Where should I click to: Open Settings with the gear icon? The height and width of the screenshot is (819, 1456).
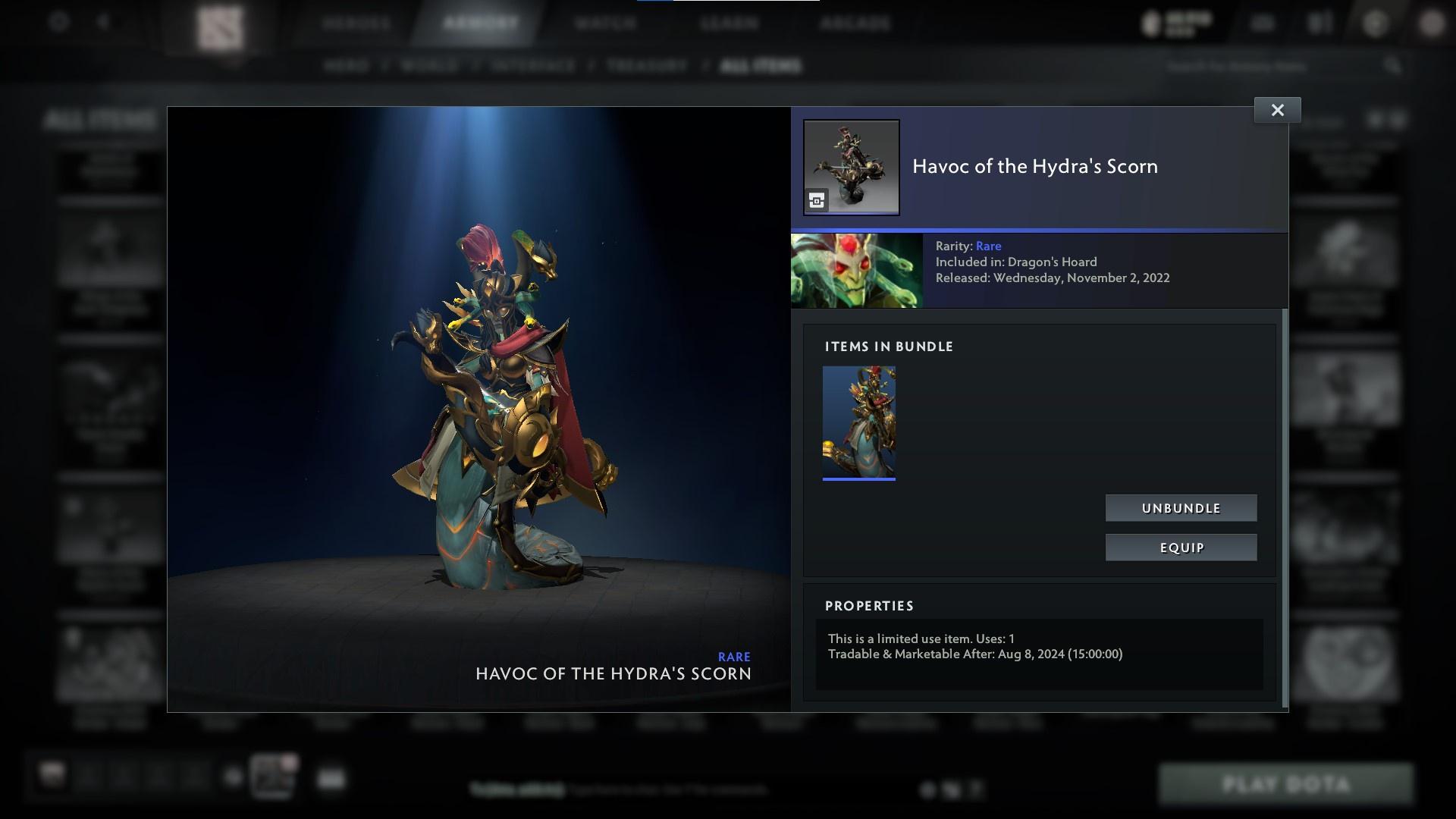57,23
